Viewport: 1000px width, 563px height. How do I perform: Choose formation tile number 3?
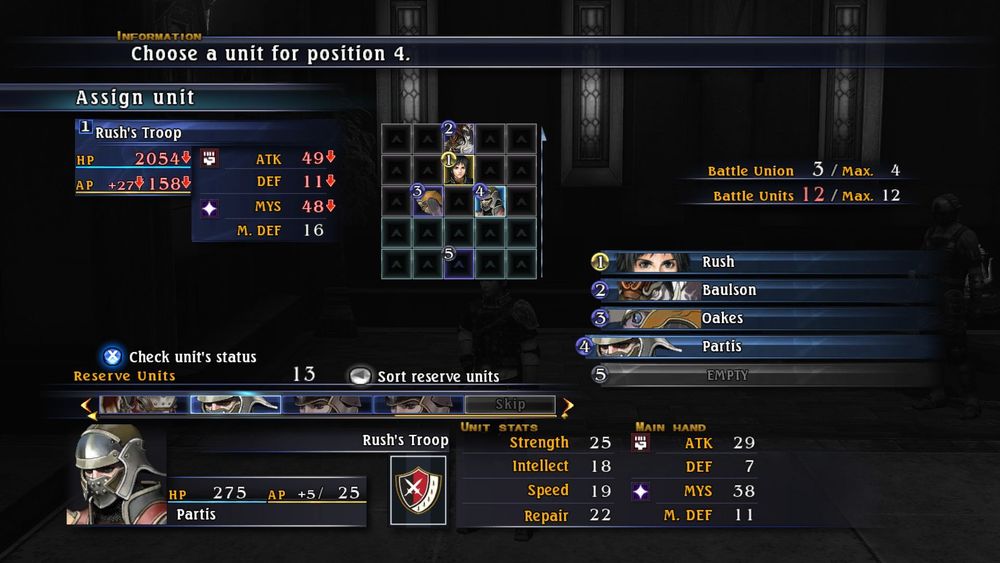coord(427,200)
